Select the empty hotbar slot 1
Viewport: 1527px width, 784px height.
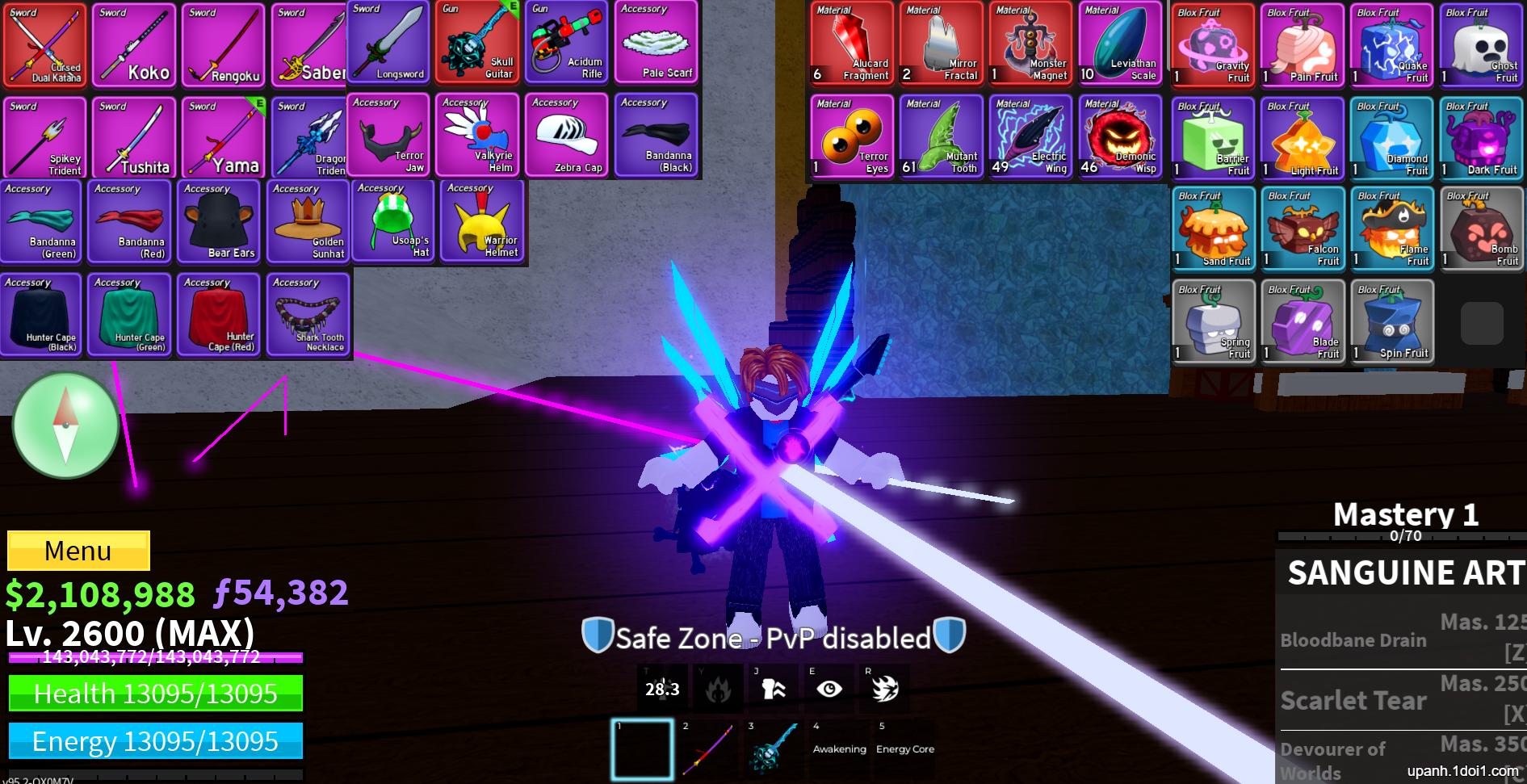(x=642, y=748)
